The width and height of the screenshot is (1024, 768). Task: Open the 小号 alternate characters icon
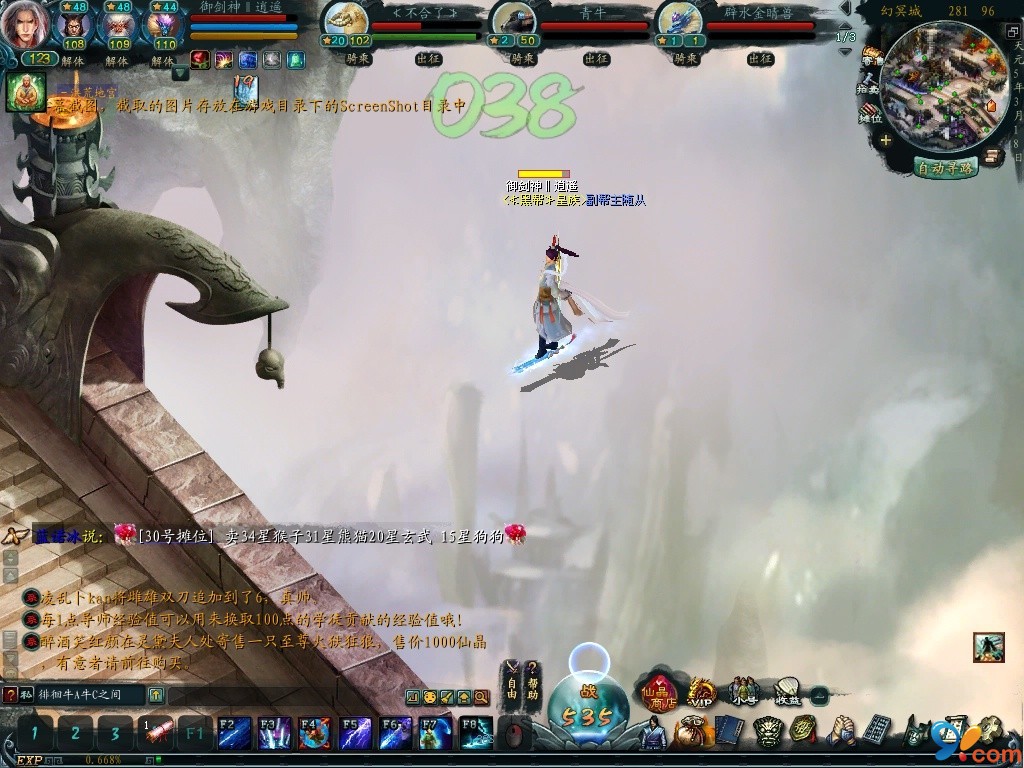pyautogui.click(x=743, y=690)
